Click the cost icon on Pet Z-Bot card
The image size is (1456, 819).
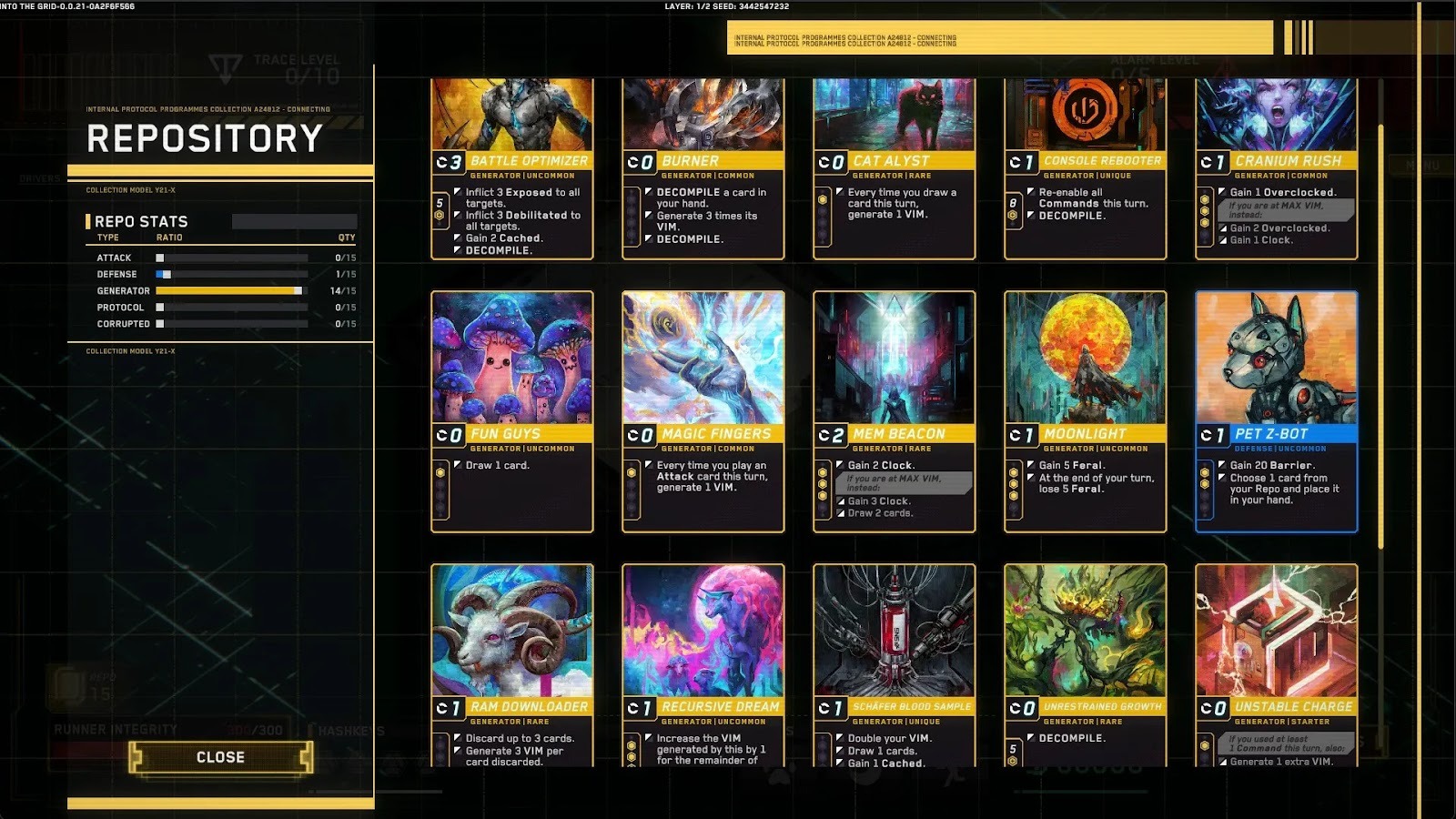pos(1214,434)
